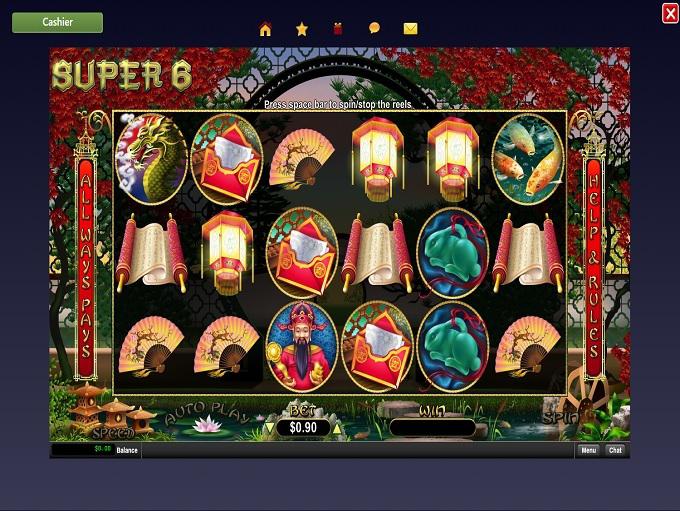This screenshot has height=511, width=680.
Task: Open the envelope messages icon
Action: click(x=410, y=29)
